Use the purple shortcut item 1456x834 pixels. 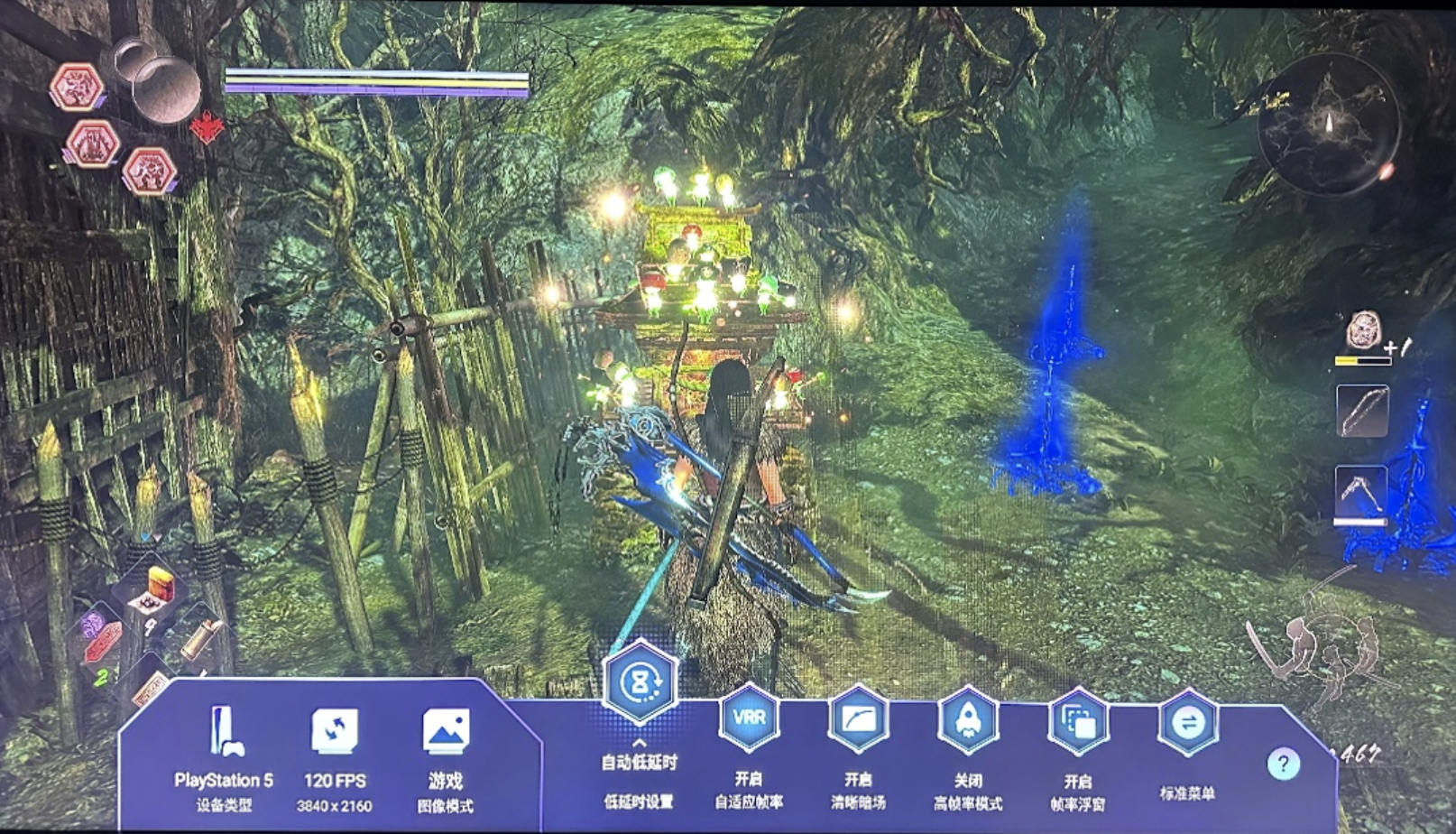[94, 624]
